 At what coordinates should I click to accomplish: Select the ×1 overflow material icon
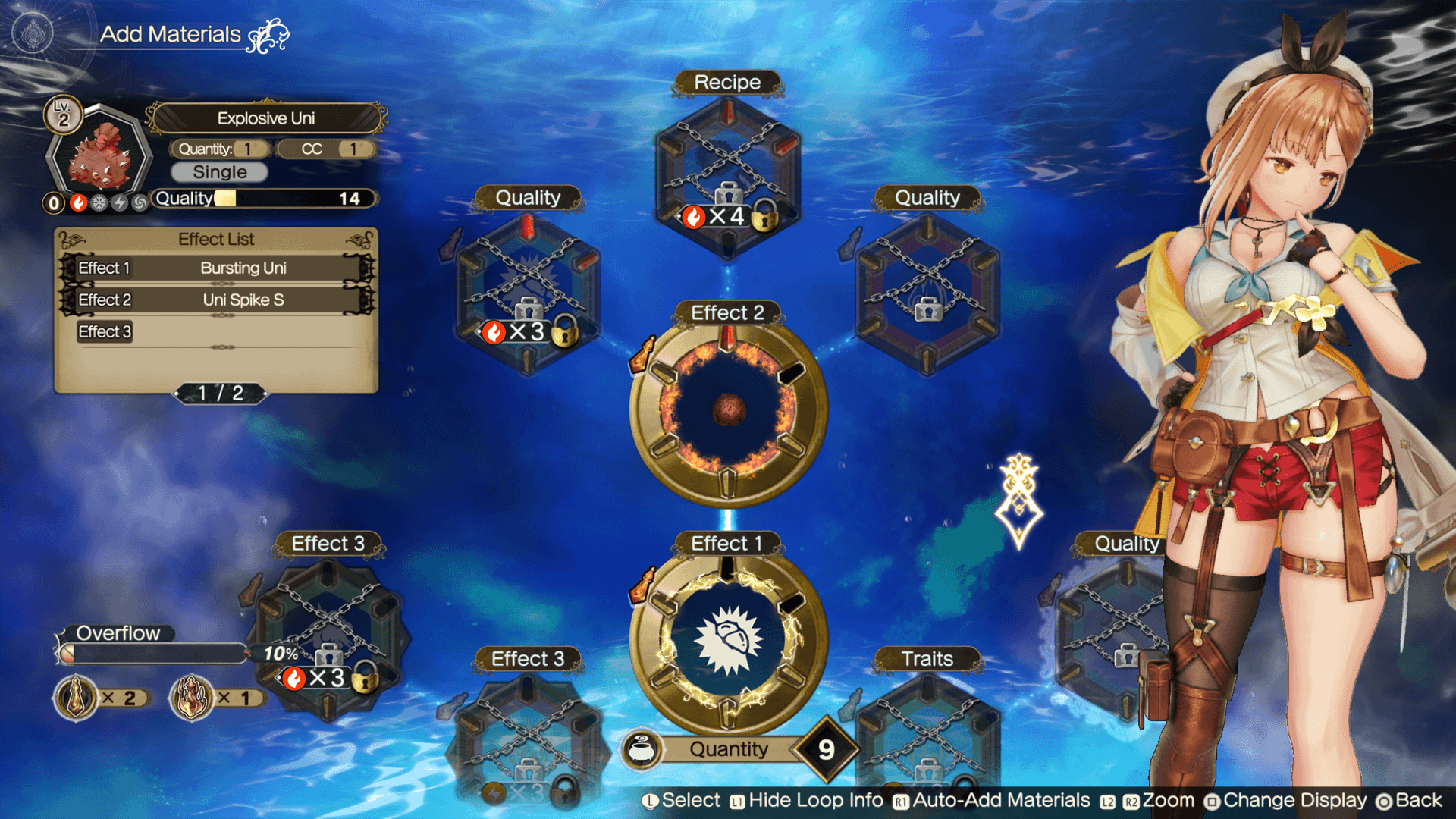[x=191, y=698]
